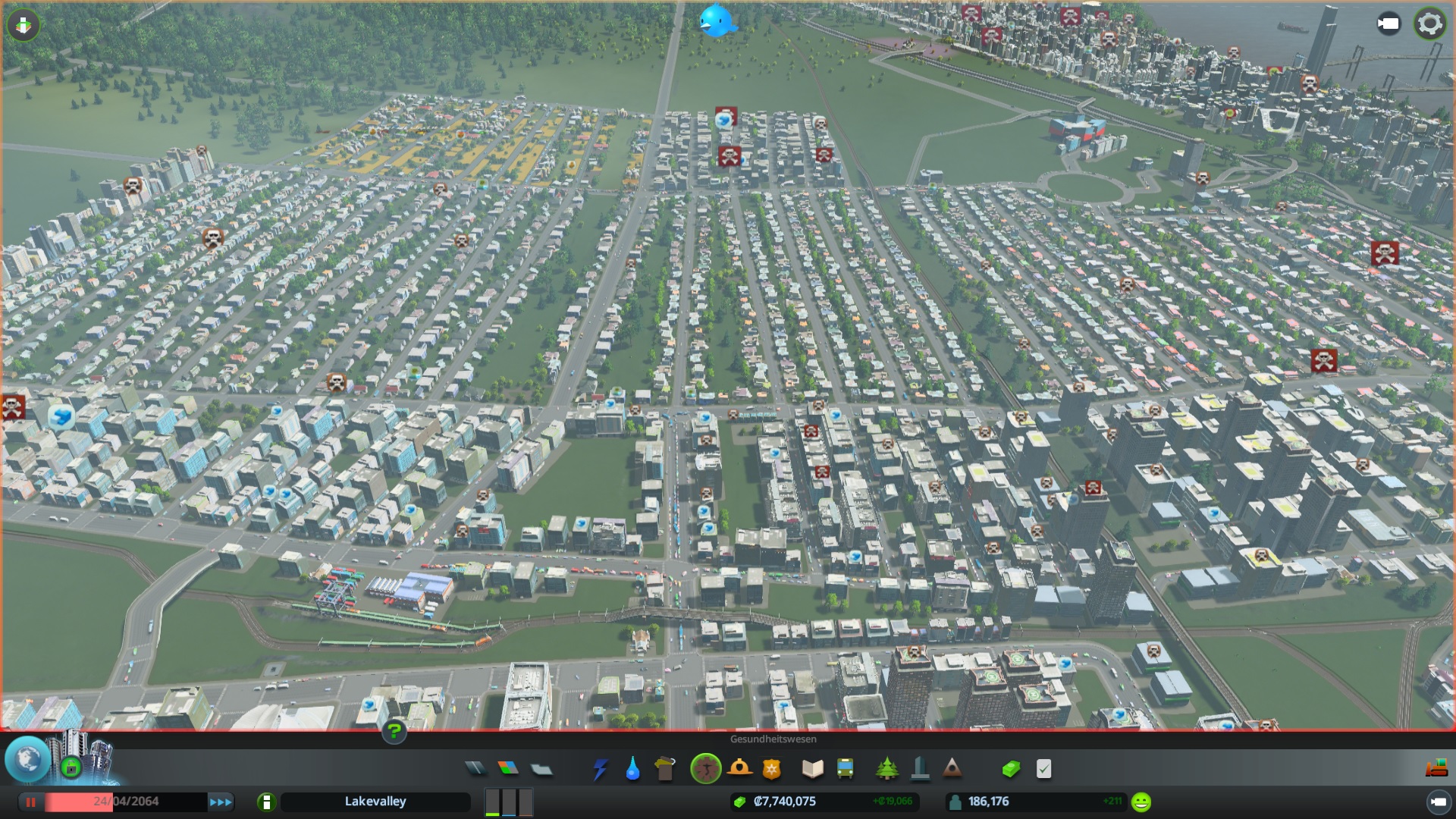The height and width of the screenshot is (819, 1456).
Task: Select the Electricity lightning bolt menu
Action: click(x=600, y=770)
